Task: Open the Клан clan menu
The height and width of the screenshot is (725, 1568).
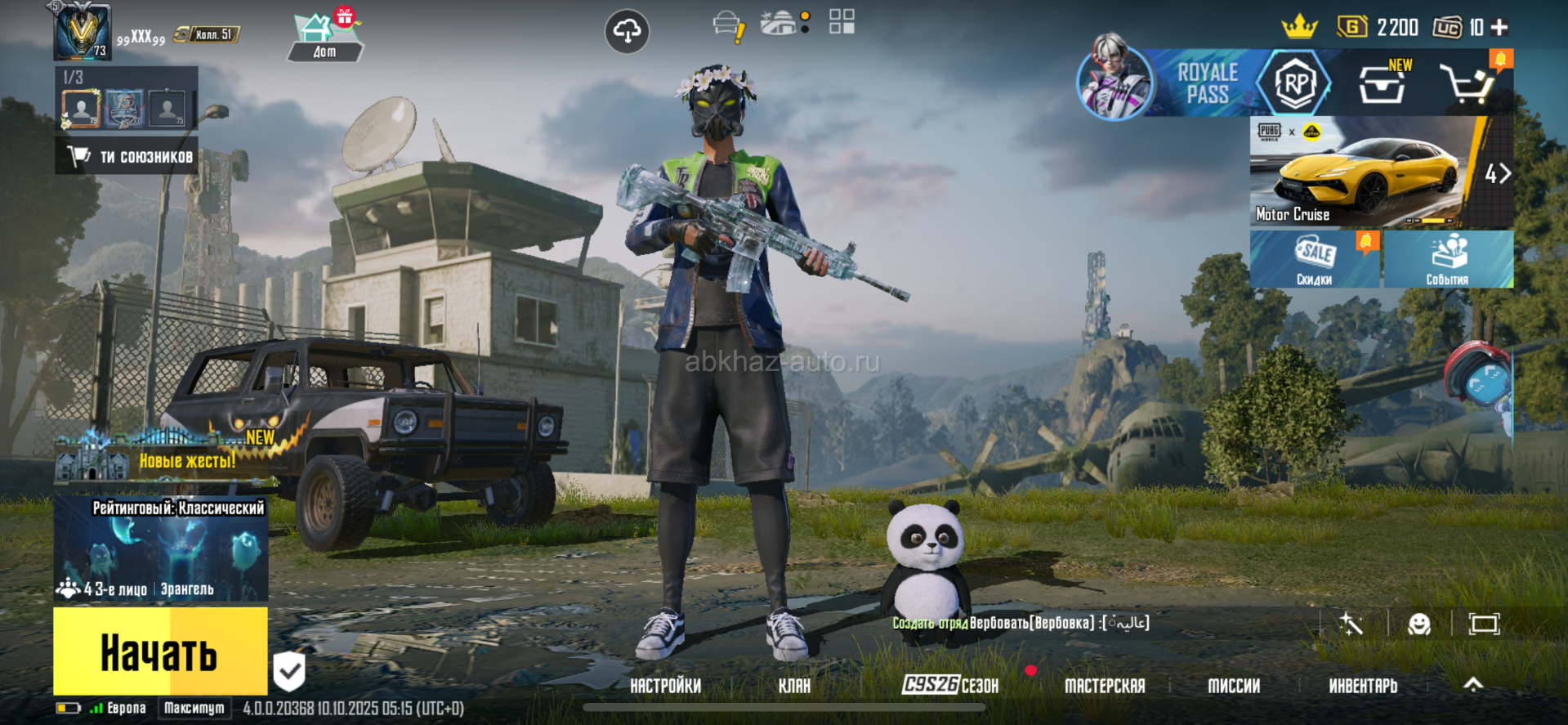Action: point(794,686)
